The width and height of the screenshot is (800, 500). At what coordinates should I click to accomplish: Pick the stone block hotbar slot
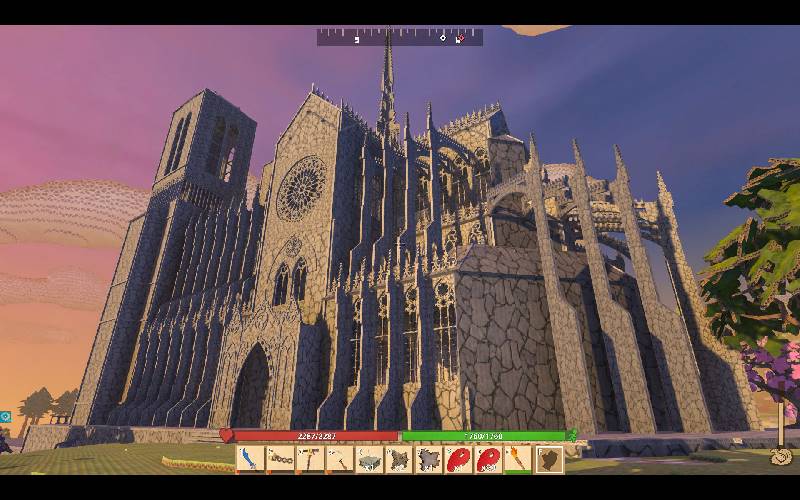370,459
